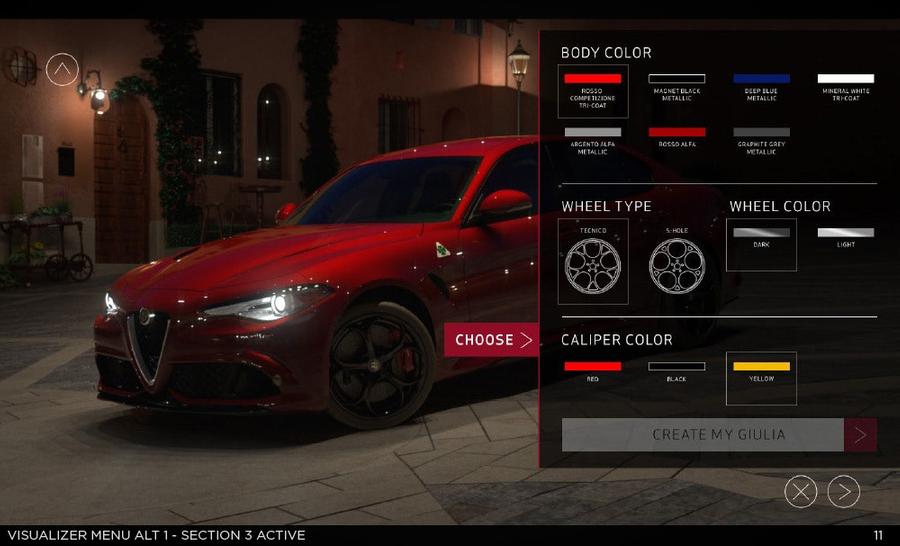
Task: Pick the Rosso Alfa body color
Action: [x=677, y=137]
